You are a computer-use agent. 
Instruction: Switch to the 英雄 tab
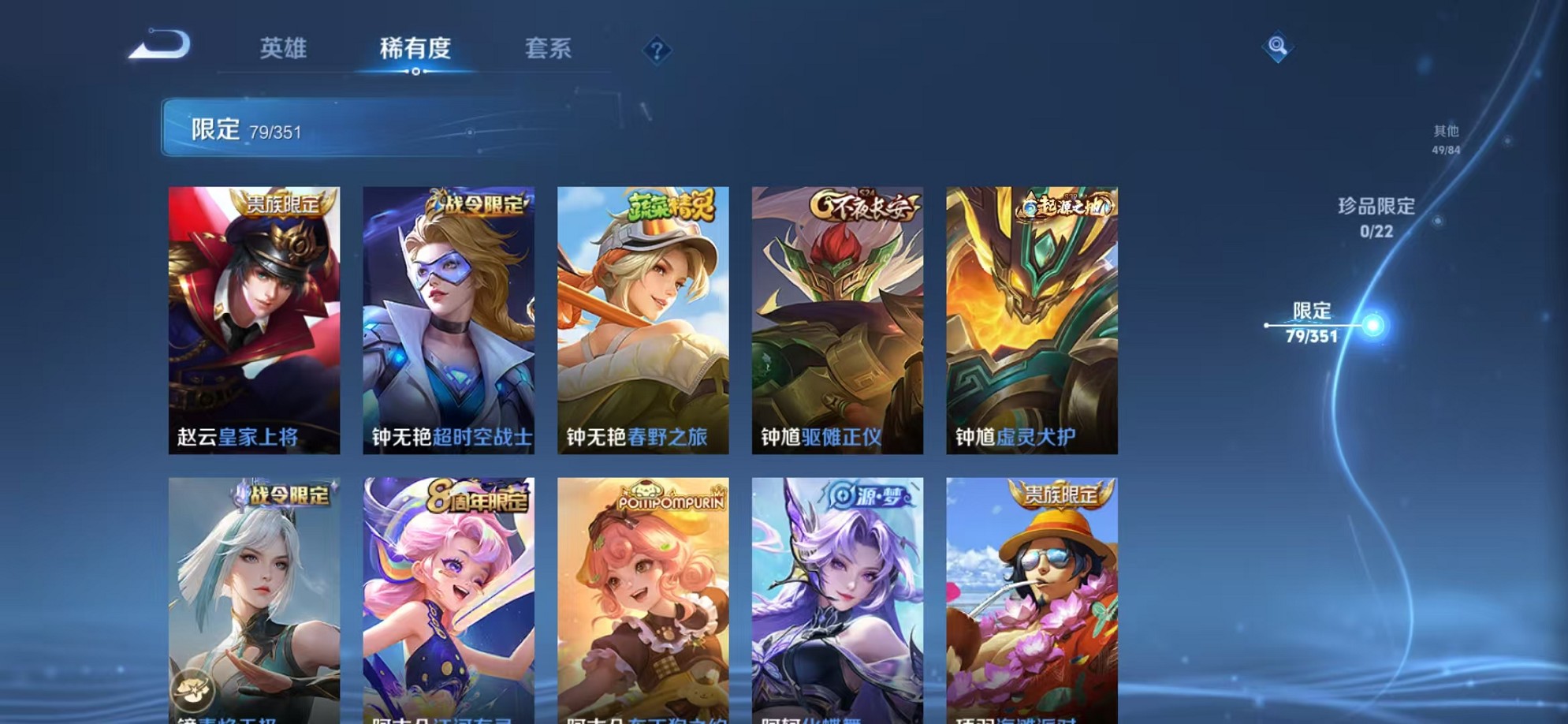point(284,49)
